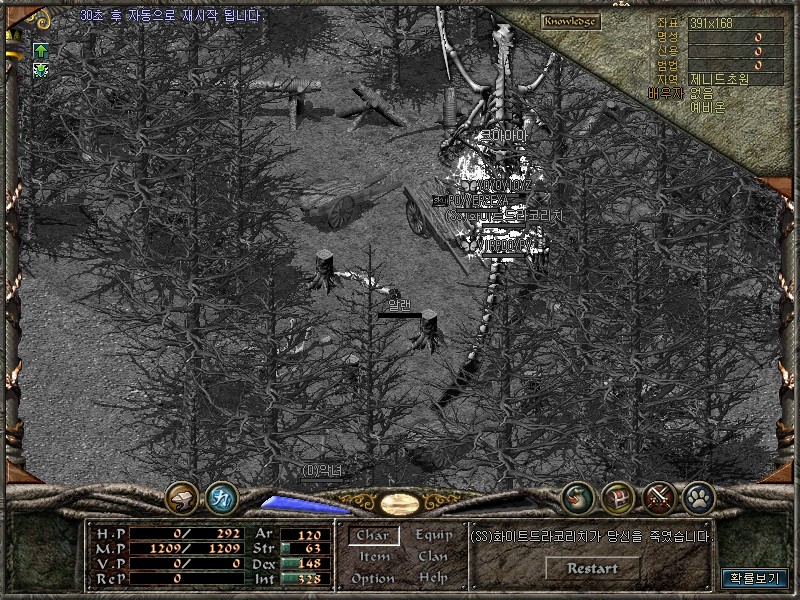Click the Knowledge button
Viewport: 800px width, 600px height.
[571, 21]
